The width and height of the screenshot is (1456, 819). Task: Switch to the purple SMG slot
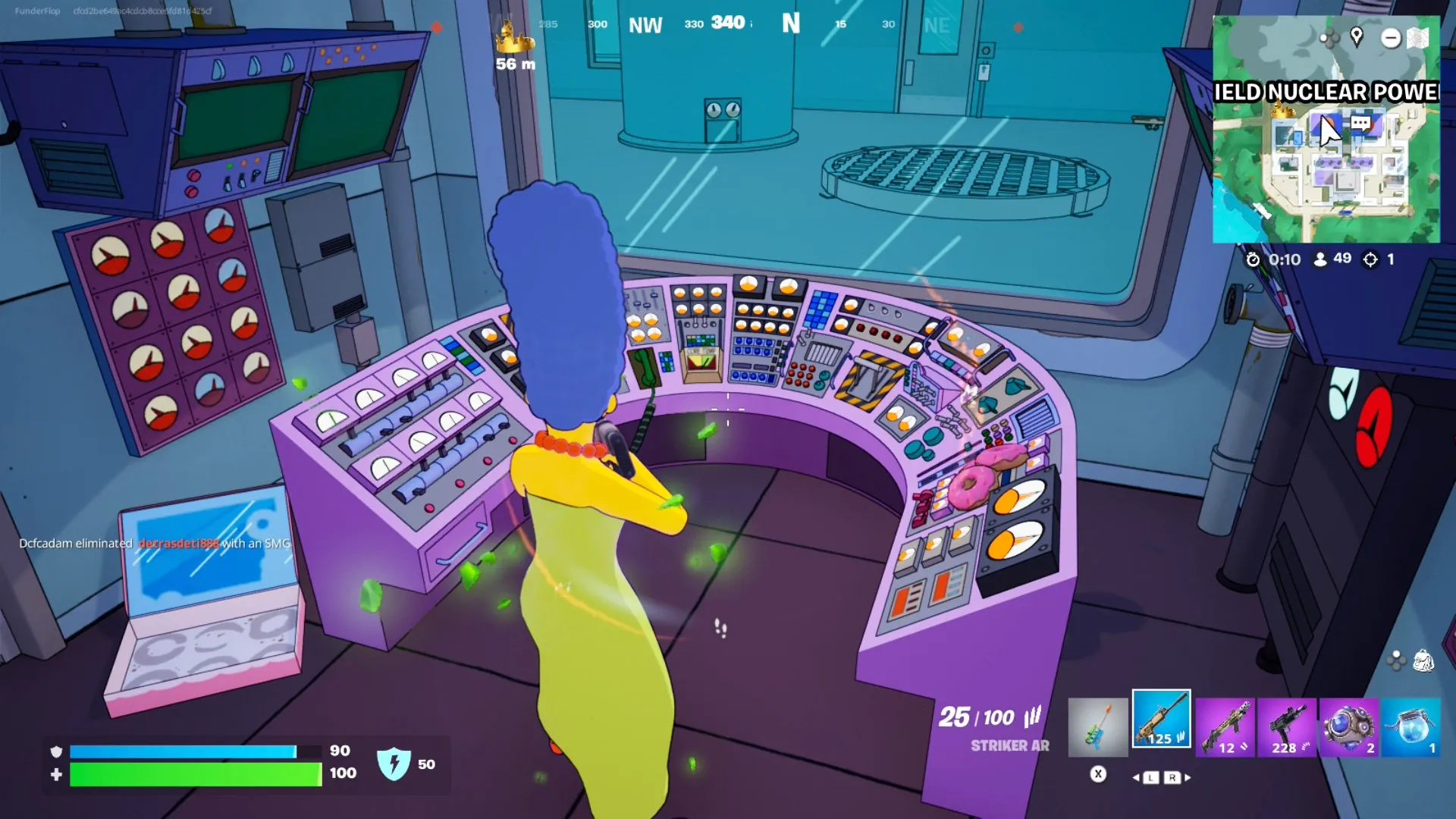pos(1287,726)
